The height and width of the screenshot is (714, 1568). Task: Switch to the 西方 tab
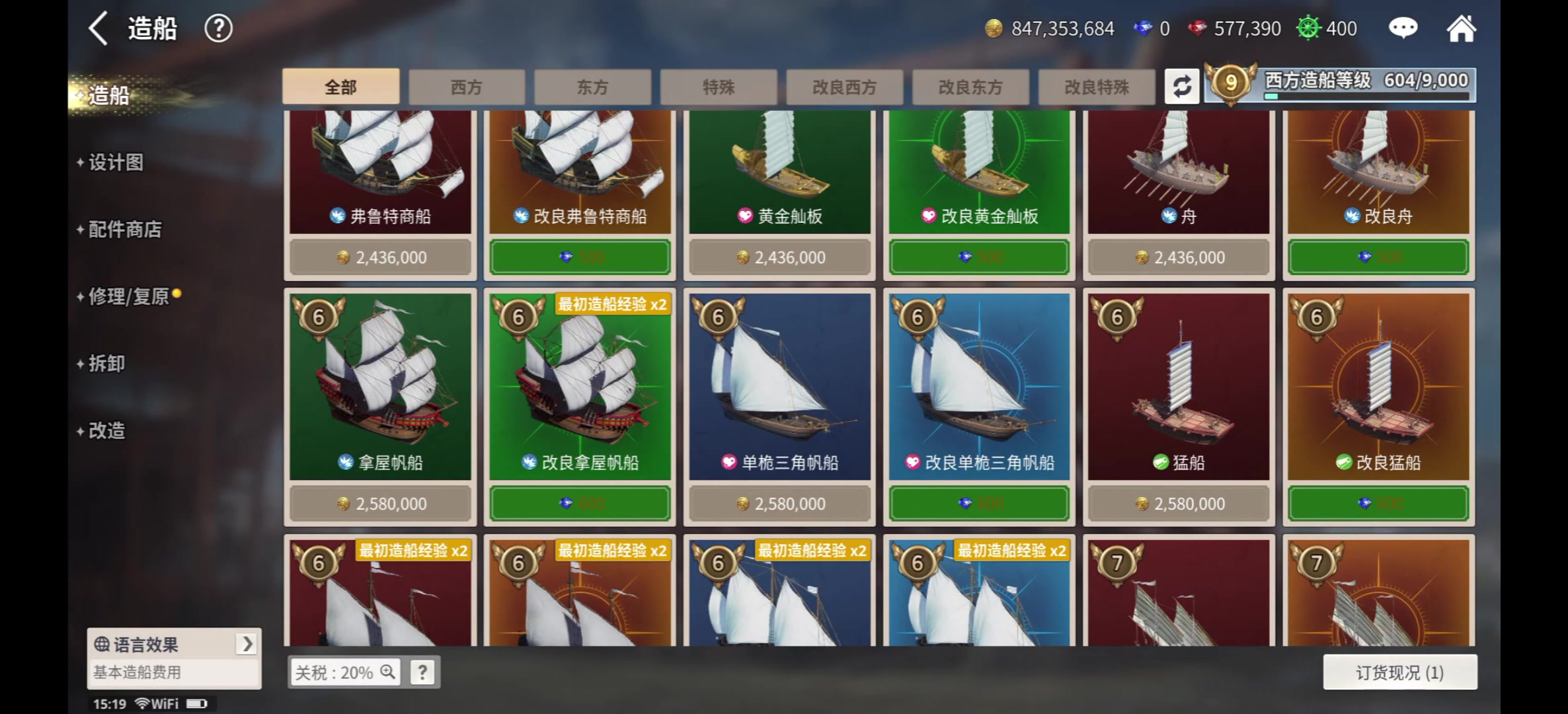466,86
